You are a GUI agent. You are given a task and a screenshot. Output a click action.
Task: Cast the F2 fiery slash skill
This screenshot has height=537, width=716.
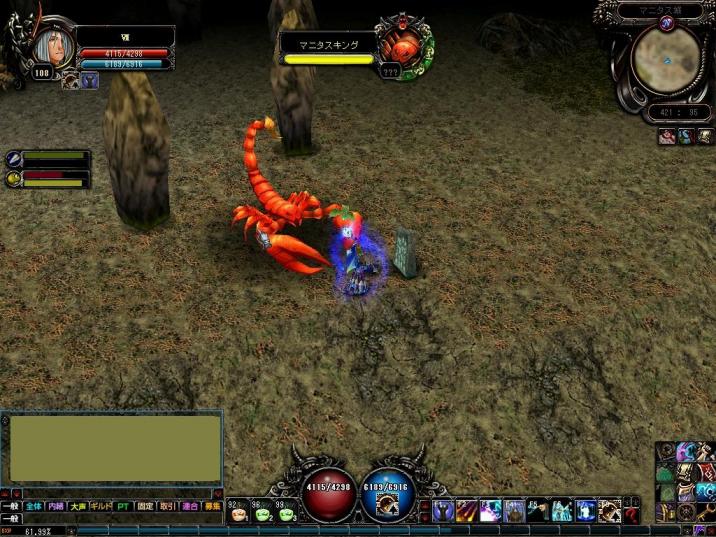[466, 512]
